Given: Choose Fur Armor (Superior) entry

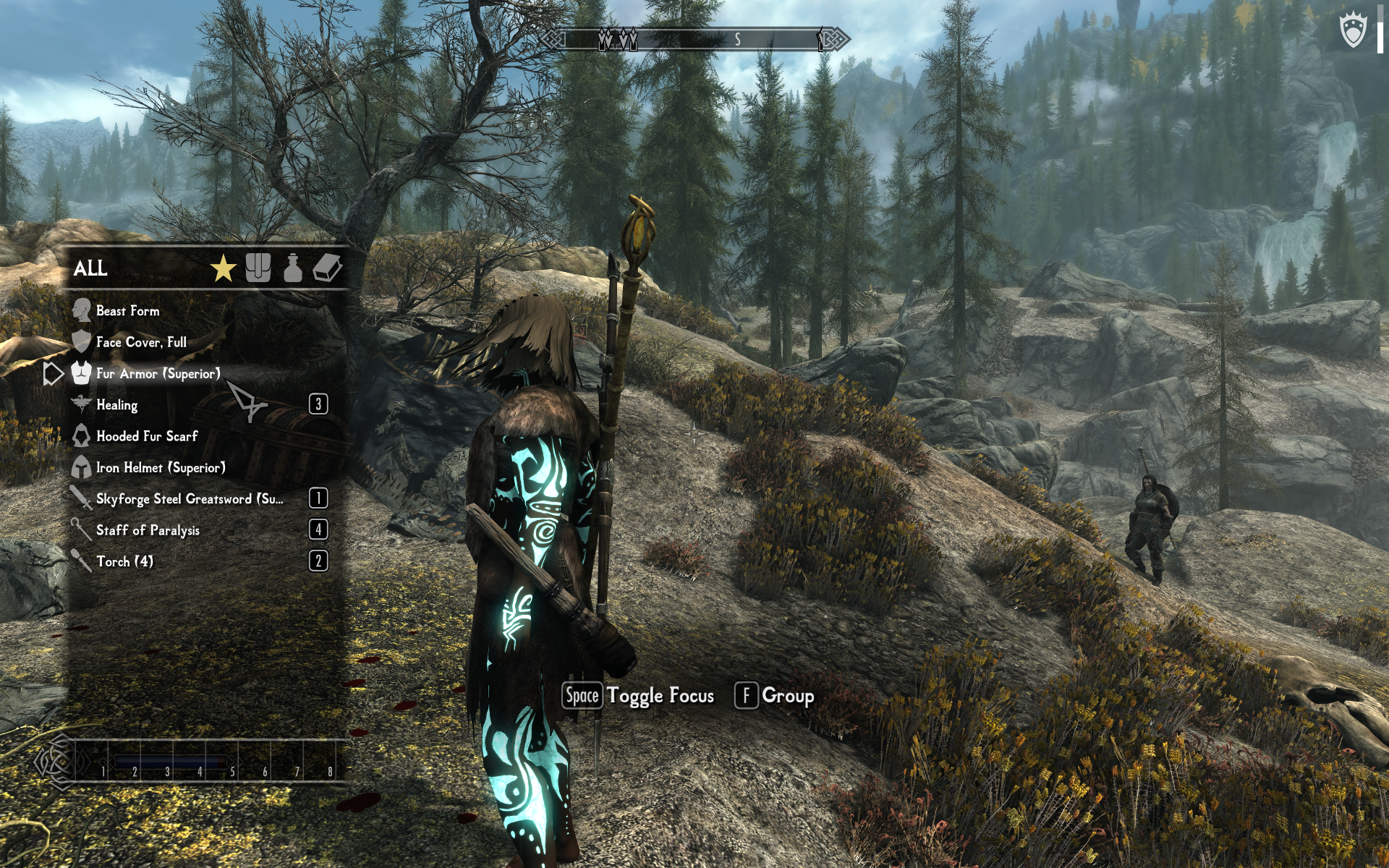Looking at the screenshot, I should [158, 374].
